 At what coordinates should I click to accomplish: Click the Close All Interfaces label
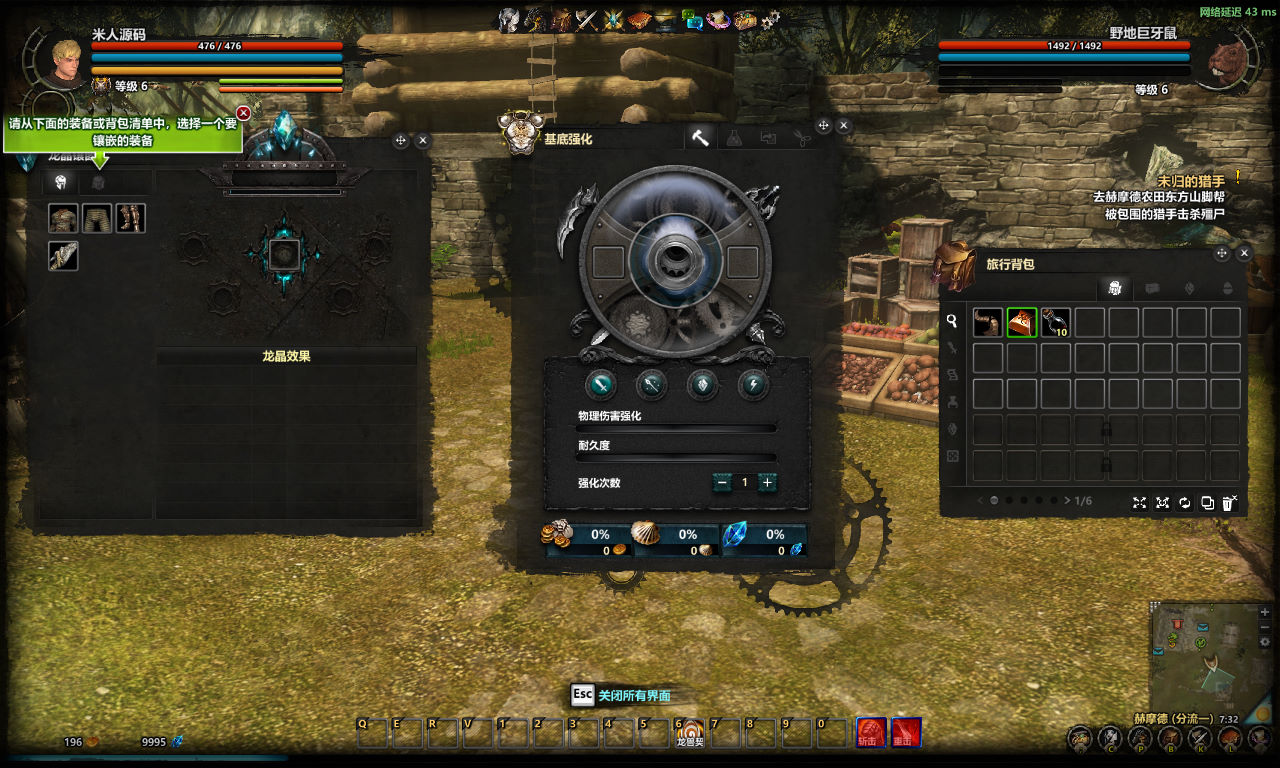pos(634,695)
